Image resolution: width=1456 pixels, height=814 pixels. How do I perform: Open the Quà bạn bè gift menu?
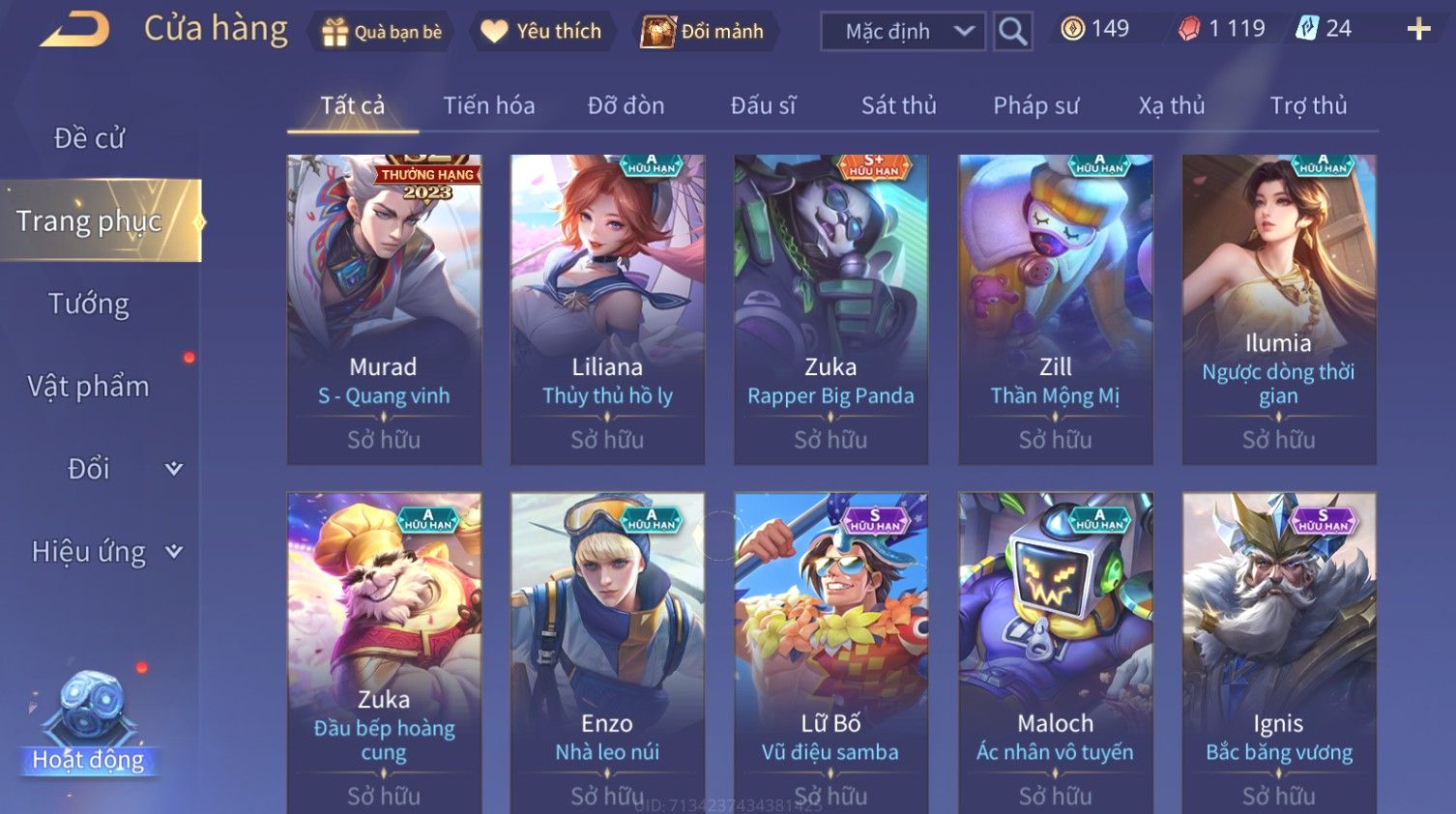coord(382,32)
